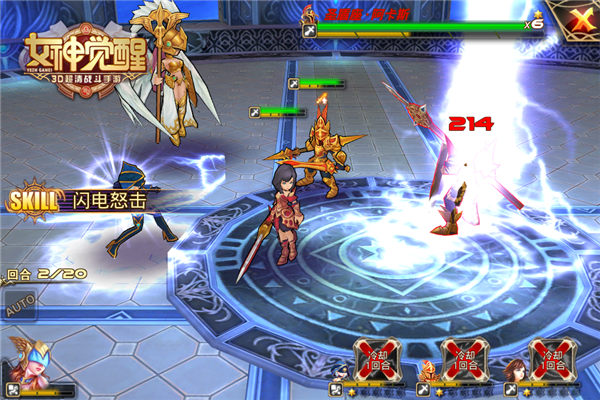The height and width of the screenshot is (400, 600).
Task: Tap the brown-haired girl's cooldown skill slot
Action: [553, 358]
